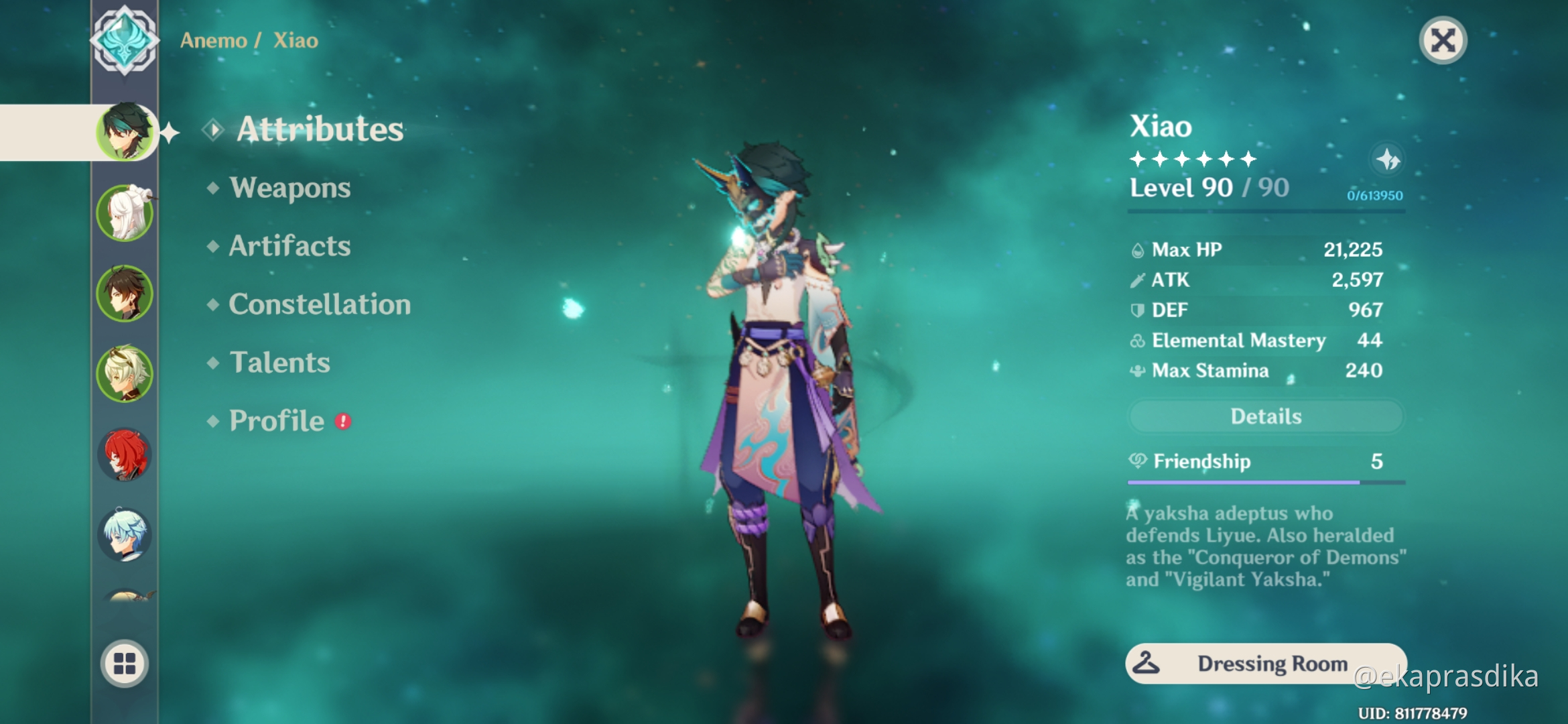1568x724 pixels.
Task: Close the character screen
Action: (x=1443, y=40)
